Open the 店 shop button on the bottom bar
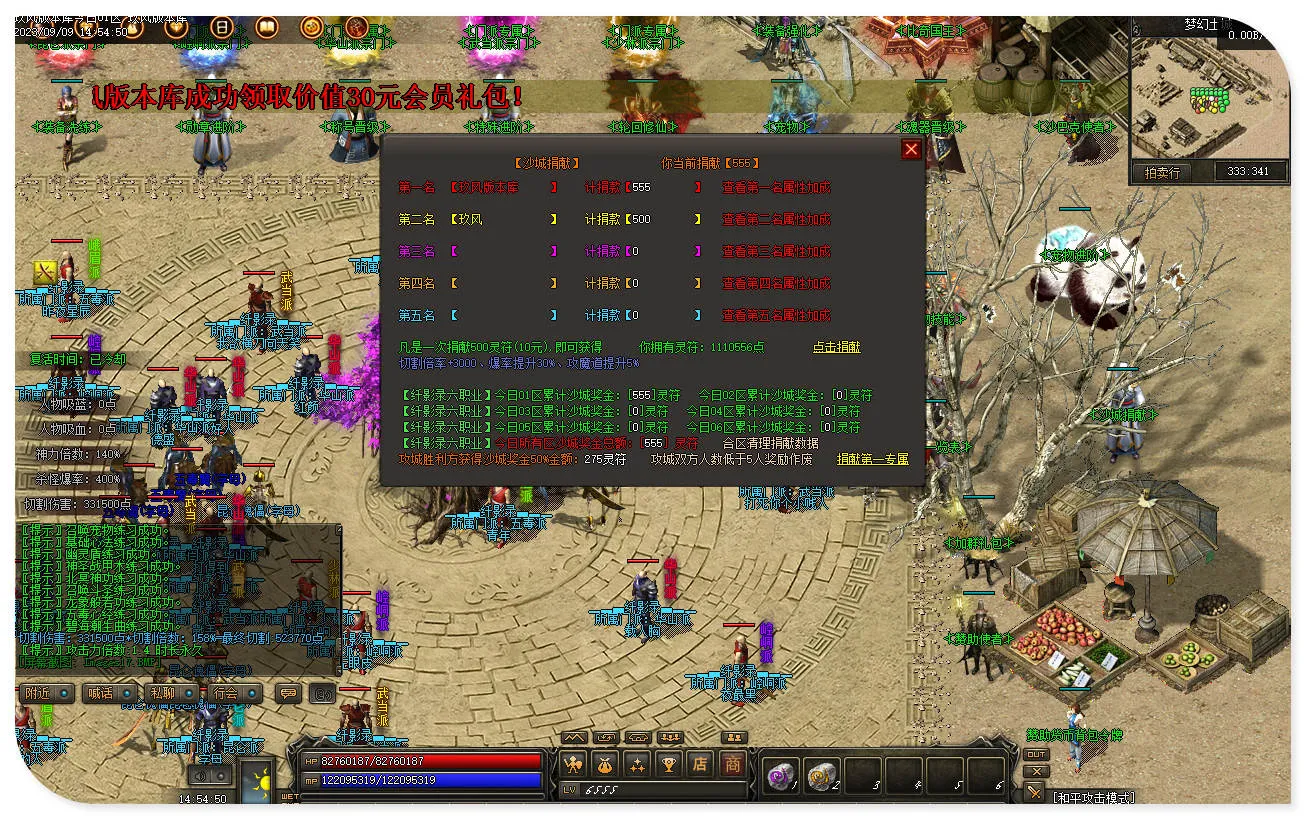The width and height of the screenshot is (1306, 819). pos(701,765)
